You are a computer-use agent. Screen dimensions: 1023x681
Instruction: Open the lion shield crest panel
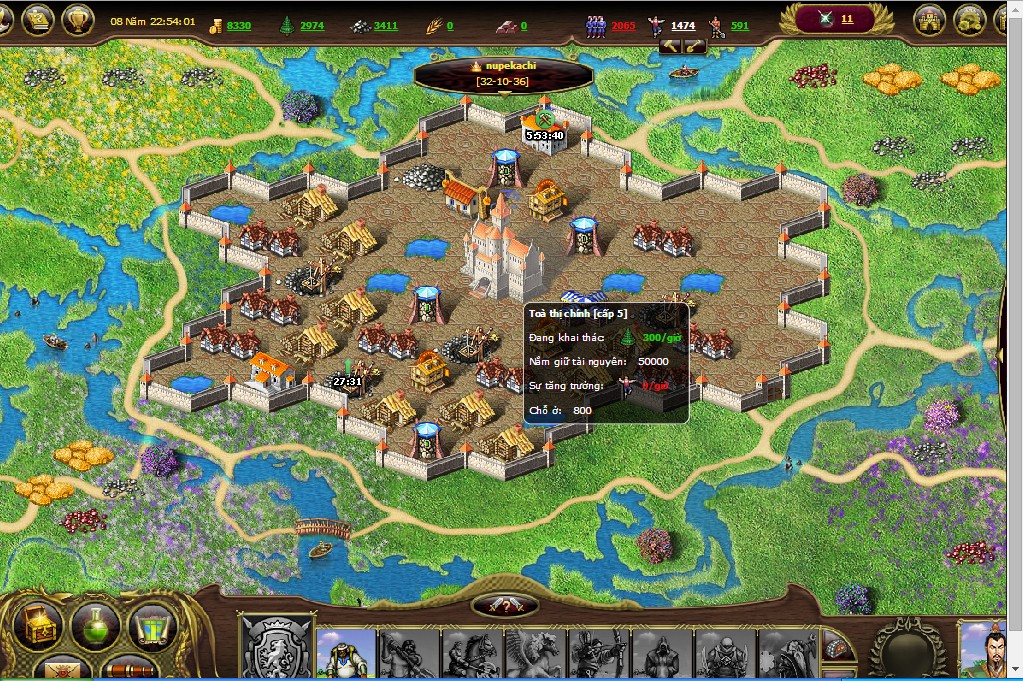coord(279,648)
